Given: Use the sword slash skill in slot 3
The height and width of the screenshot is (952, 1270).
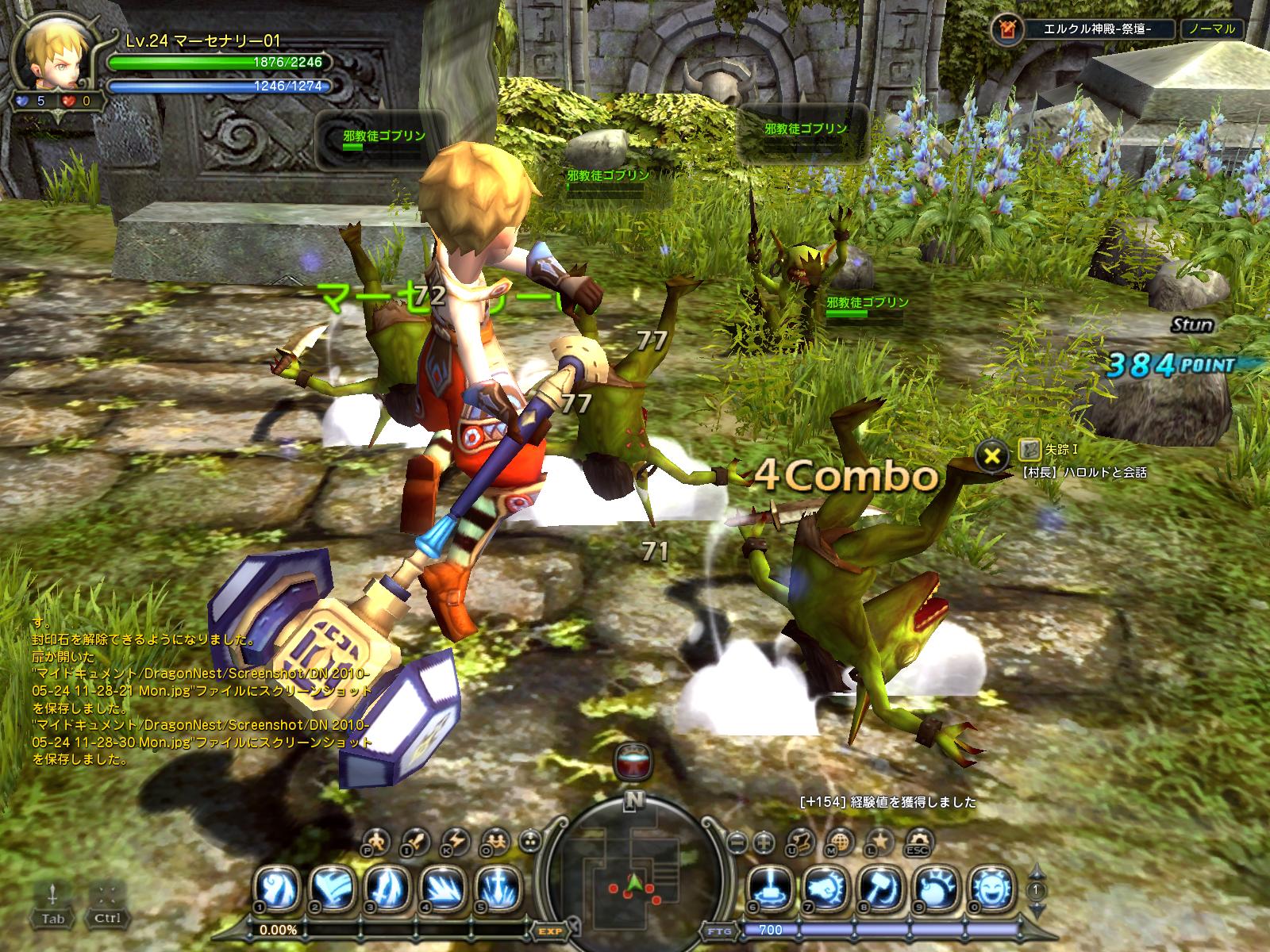Looking at the screenshot, I should [389, 885].
